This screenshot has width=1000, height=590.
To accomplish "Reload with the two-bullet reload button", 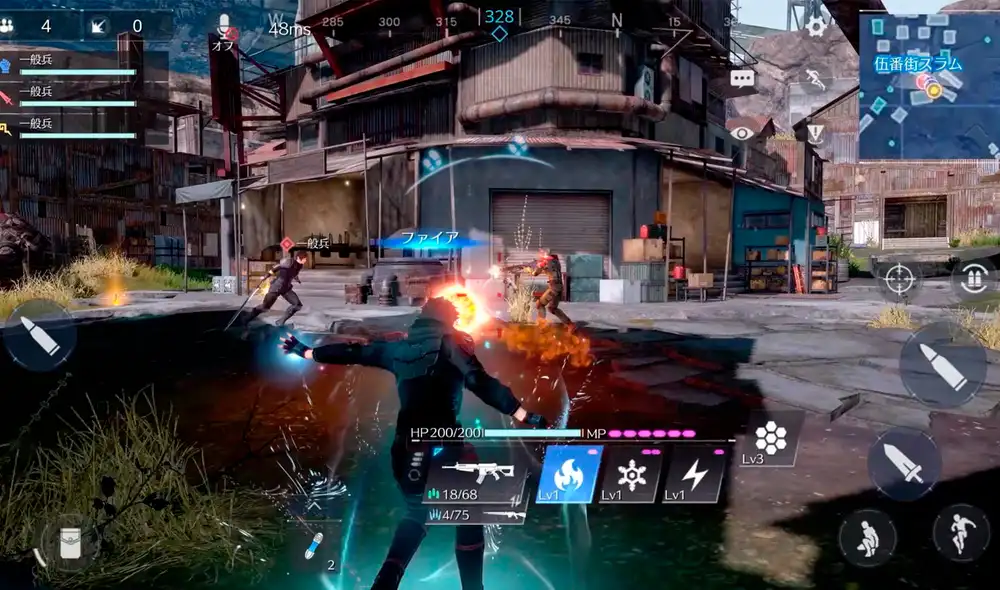I will pos(973,280).
